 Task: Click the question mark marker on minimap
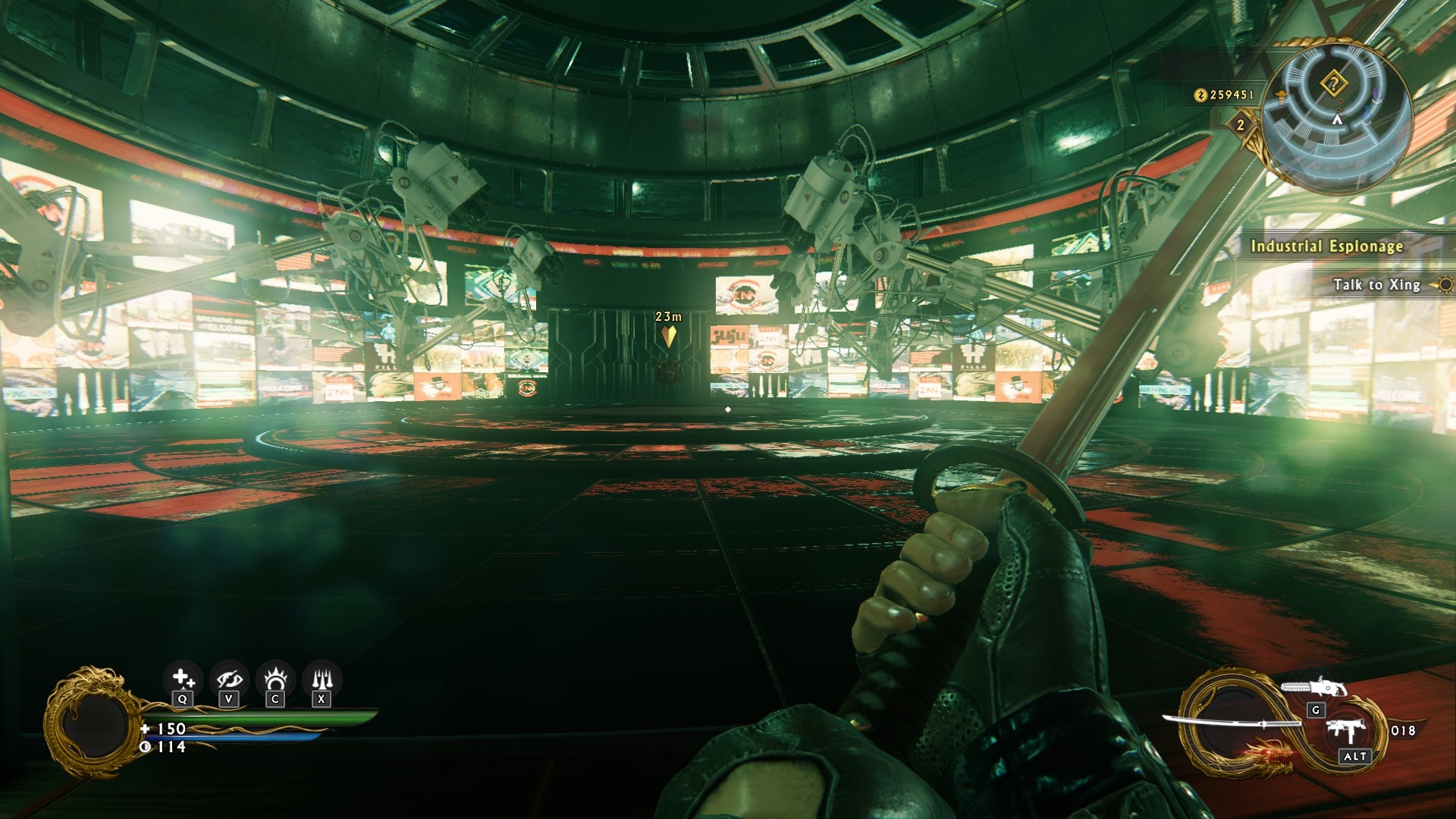point(1334,83)
